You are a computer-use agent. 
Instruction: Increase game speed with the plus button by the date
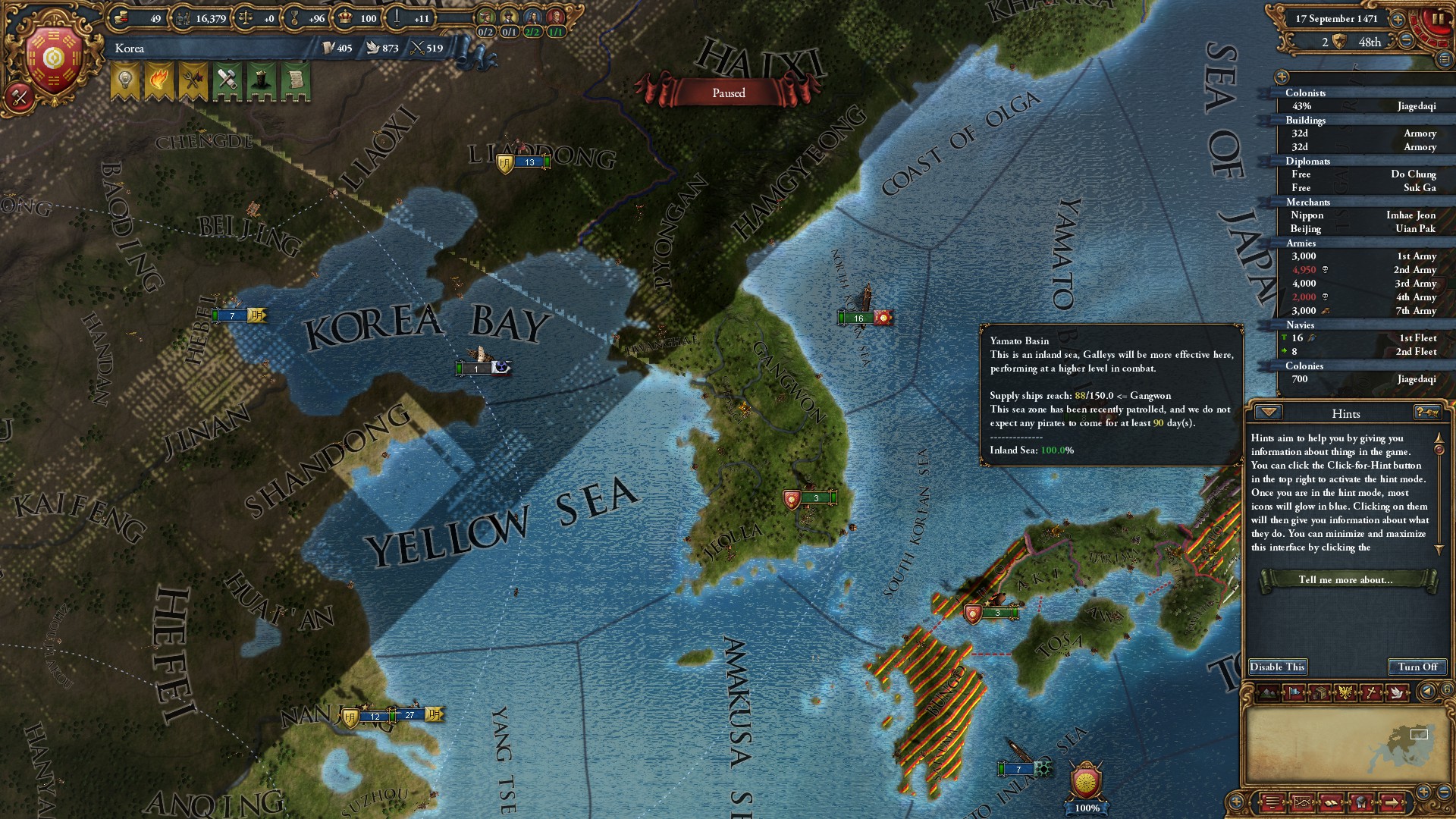(x=1398, y=19)
